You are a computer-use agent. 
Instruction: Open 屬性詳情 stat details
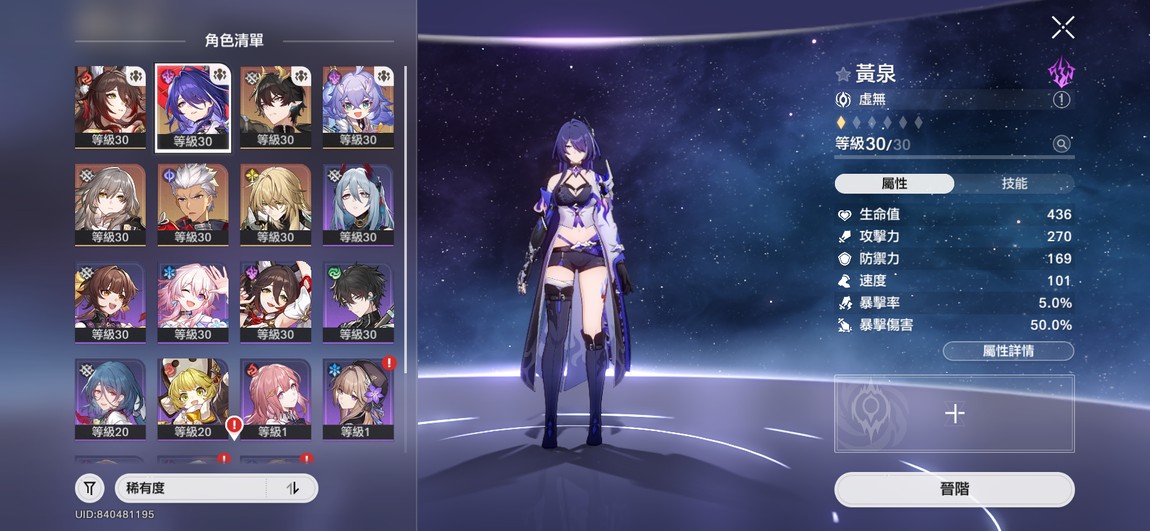tap(1008, 351)
